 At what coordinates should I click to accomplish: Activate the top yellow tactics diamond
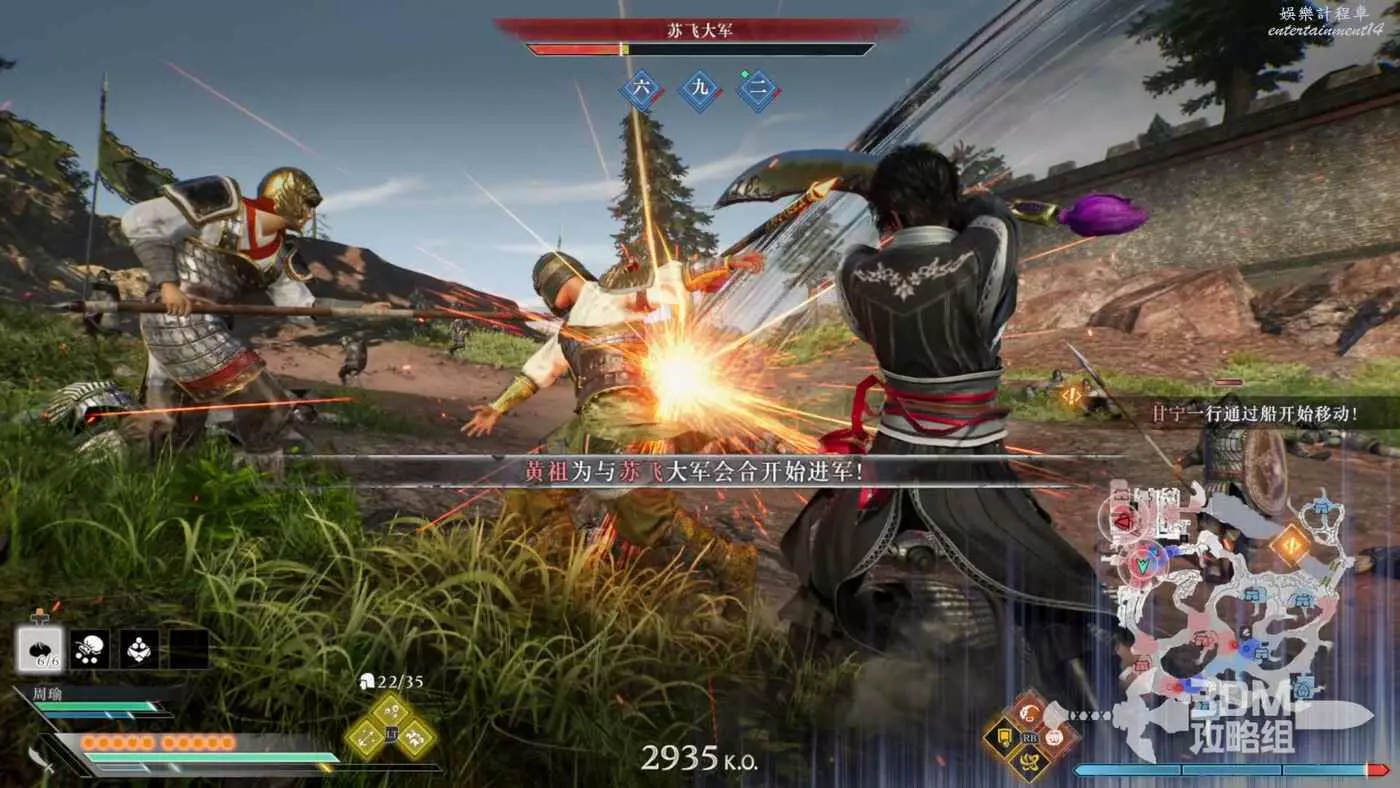point(391,712)
